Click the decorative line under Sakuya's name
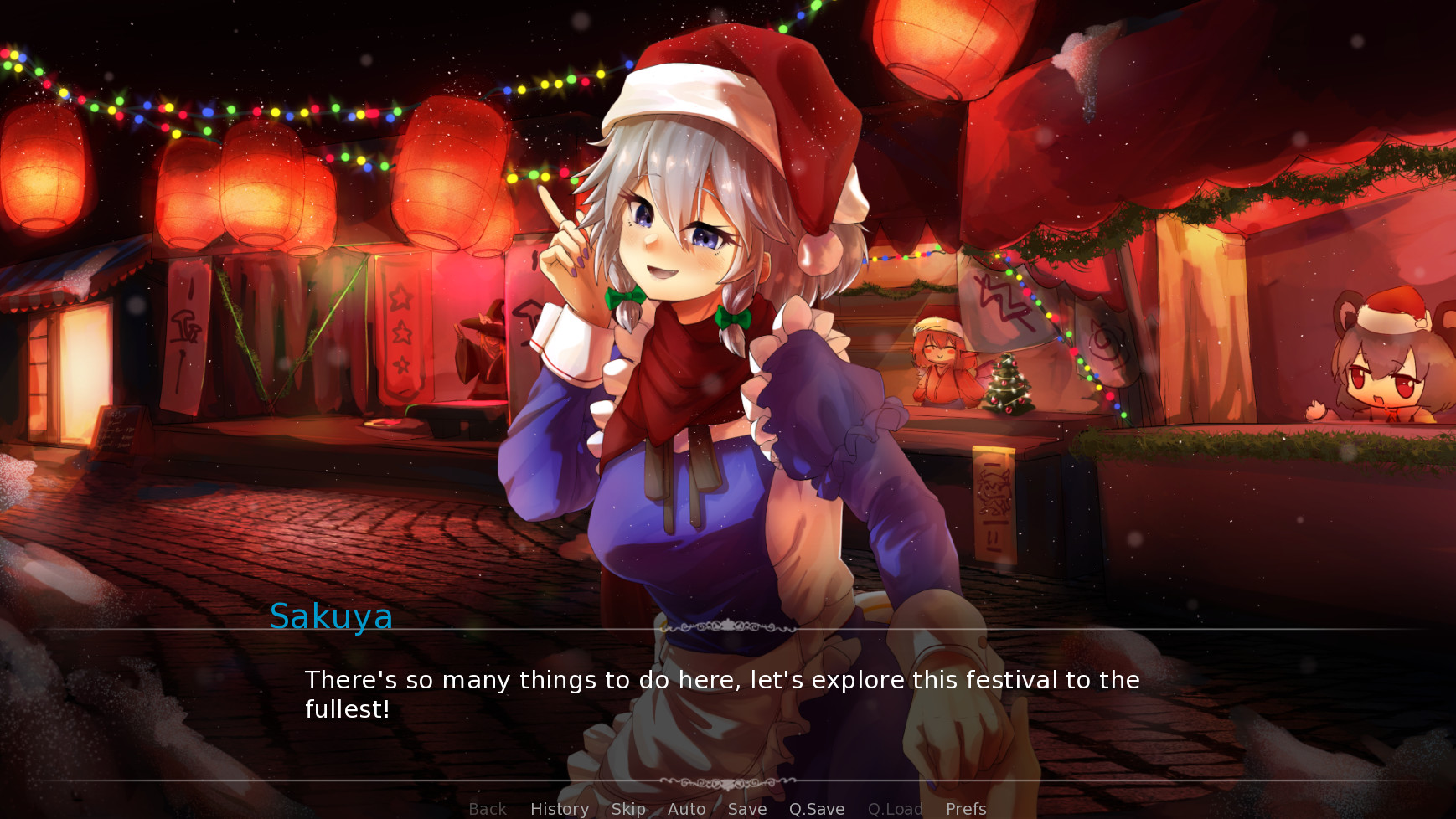Viewport: 1456px width, 819px height. [x=727, y=625]
